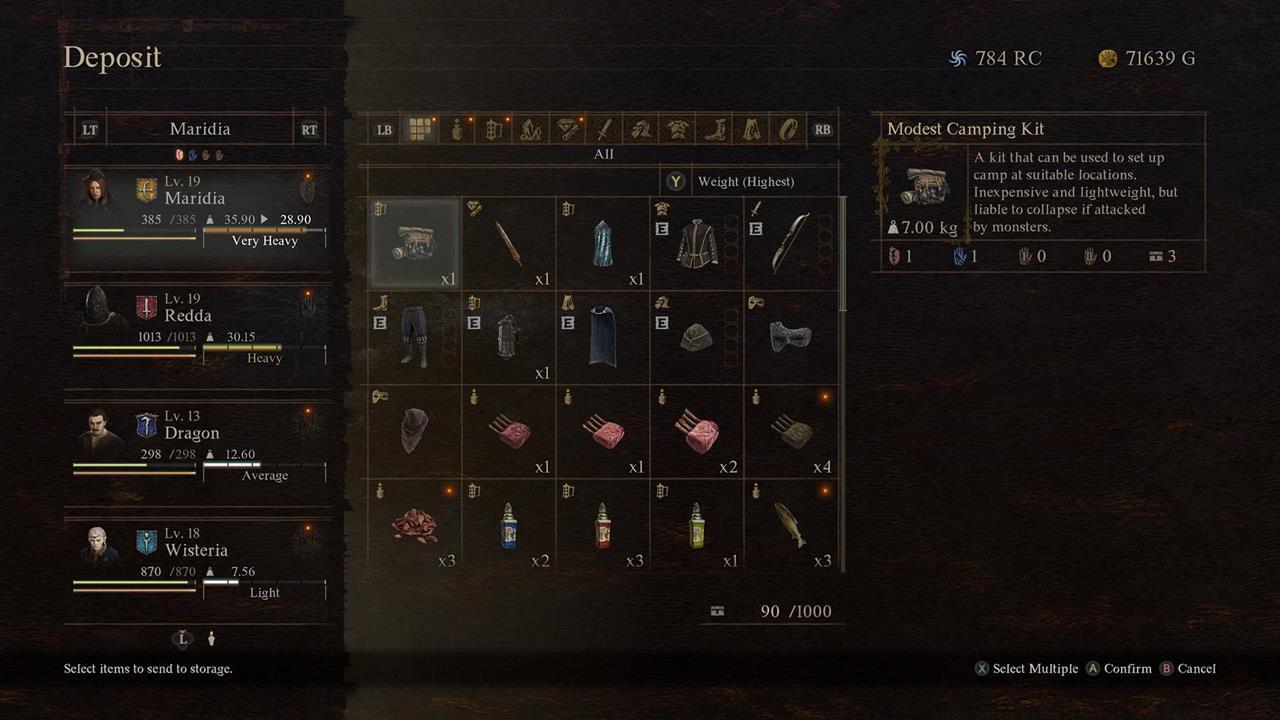Click the Modest Camping Kit inventory slot

(414, 238)
